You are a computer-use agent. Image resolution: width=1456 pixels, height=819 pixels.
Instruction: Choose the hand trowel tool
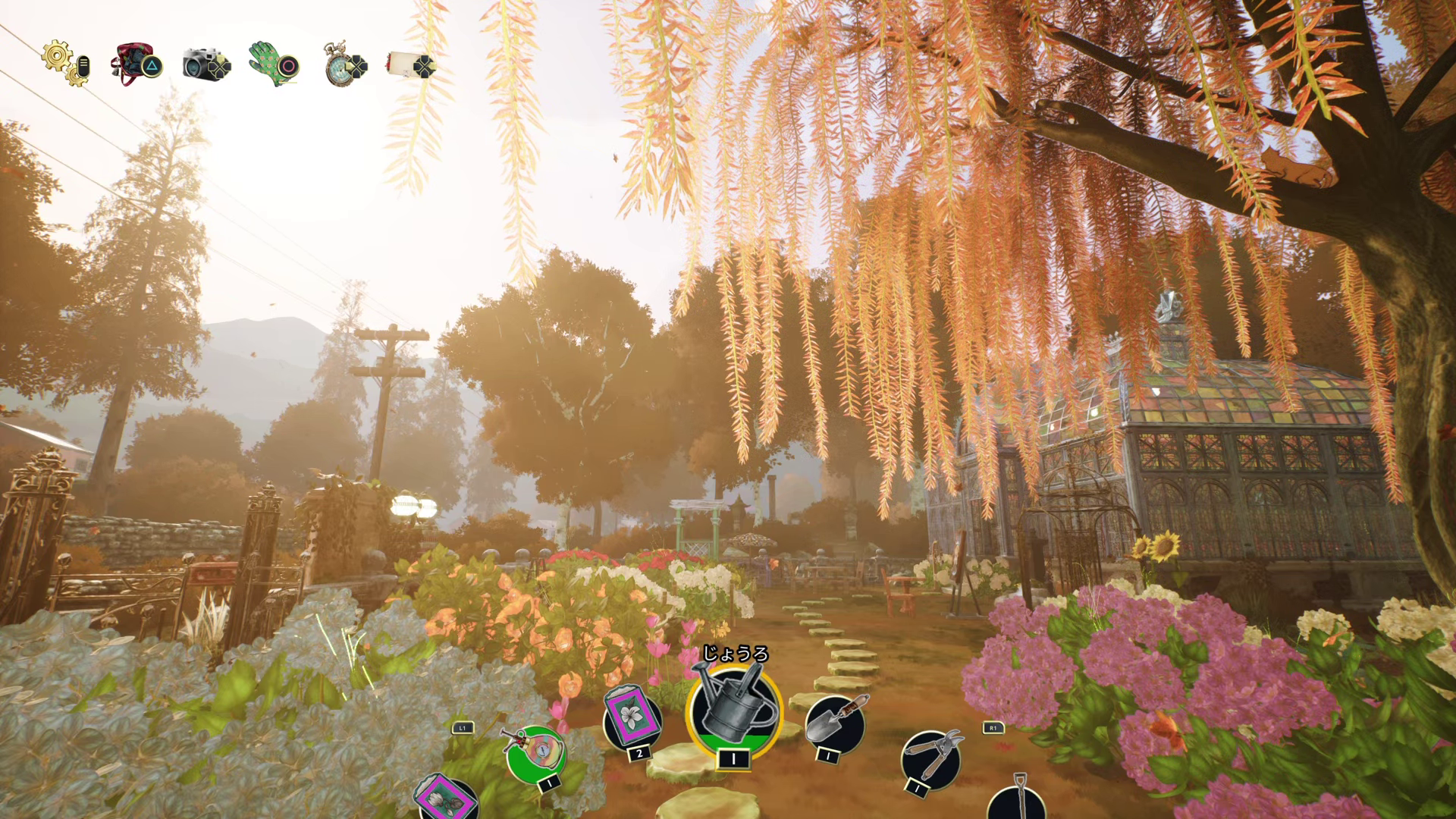tap(834, 721)
